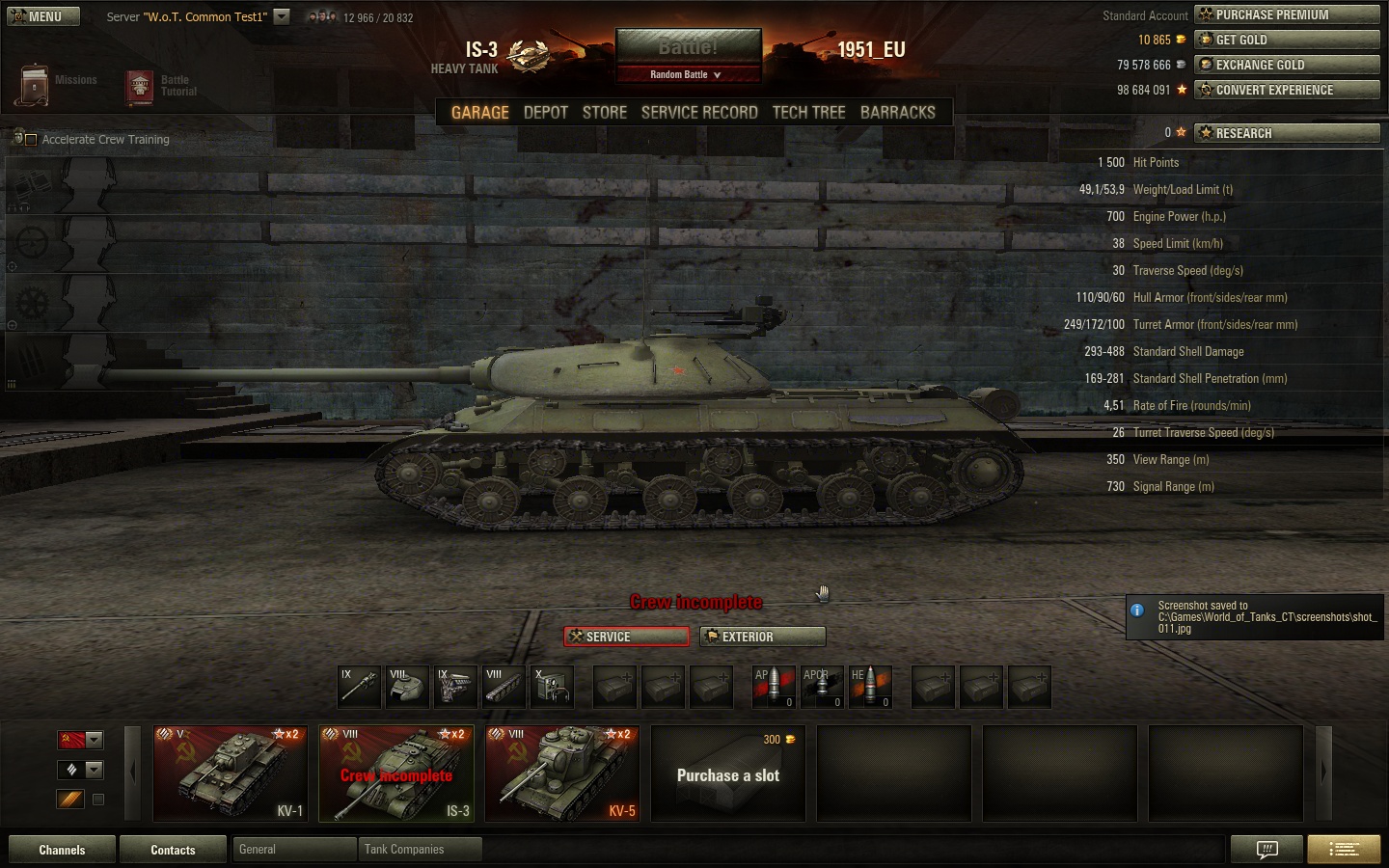
Task: Open the EXTERIOR customization button
Action: [762, 637]
